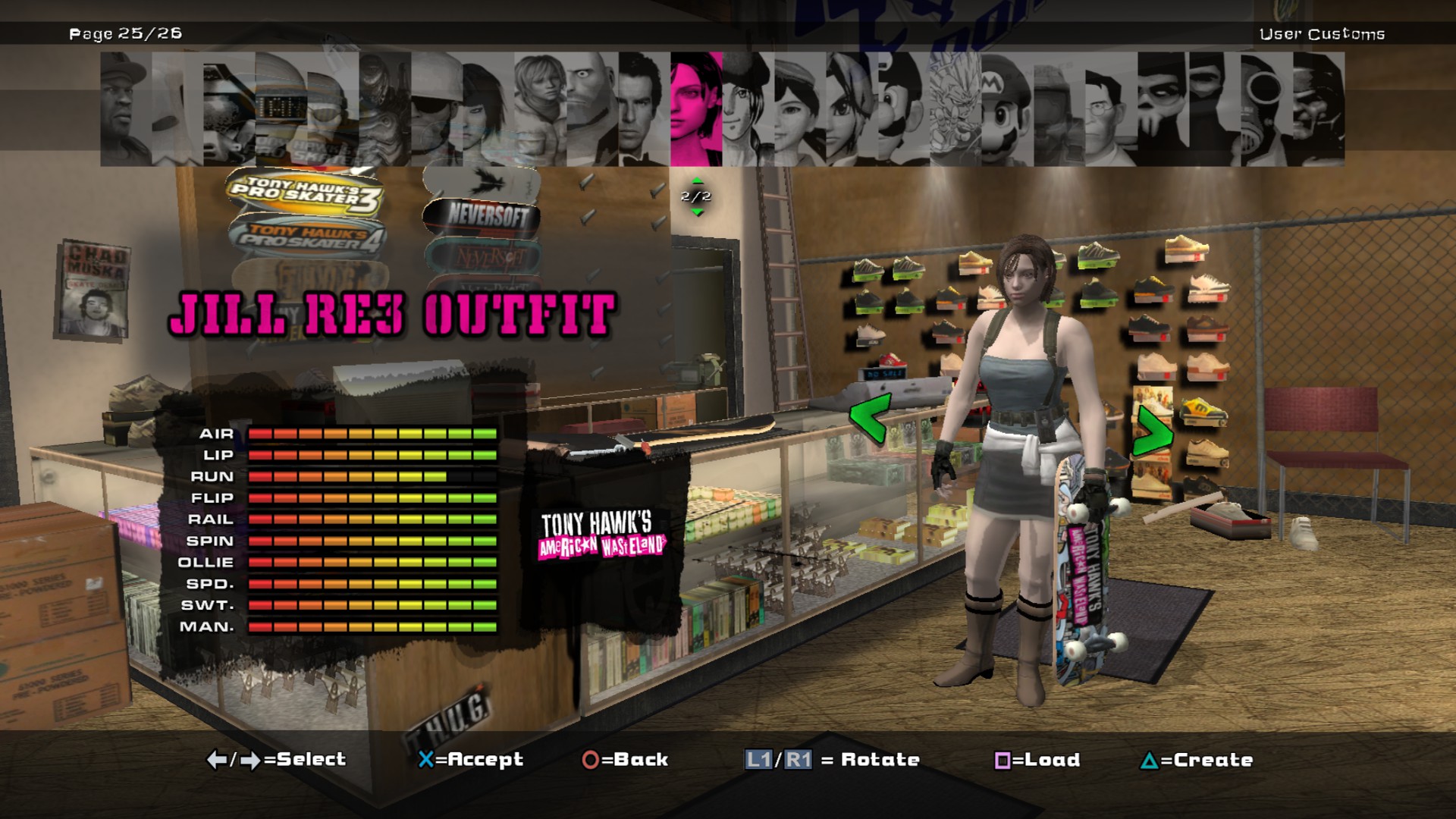This screenshot has width=1456, height=819.
Task: Select the Heavy bald wide-eyed portrait
Action: (591, 108)
